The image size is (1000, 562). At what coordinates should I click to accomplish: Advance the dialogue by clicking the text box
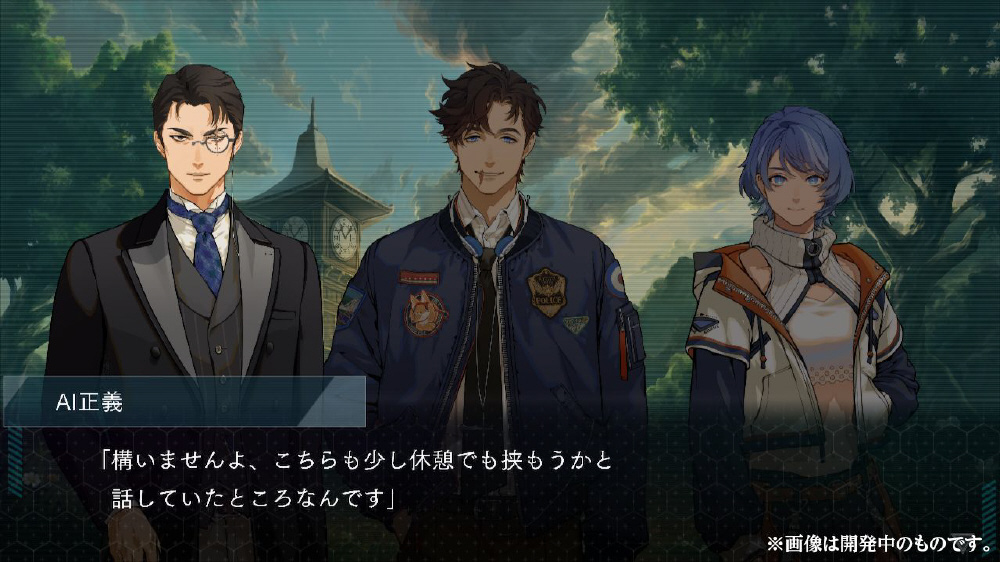pyautogui.click(x=500, y=480)
